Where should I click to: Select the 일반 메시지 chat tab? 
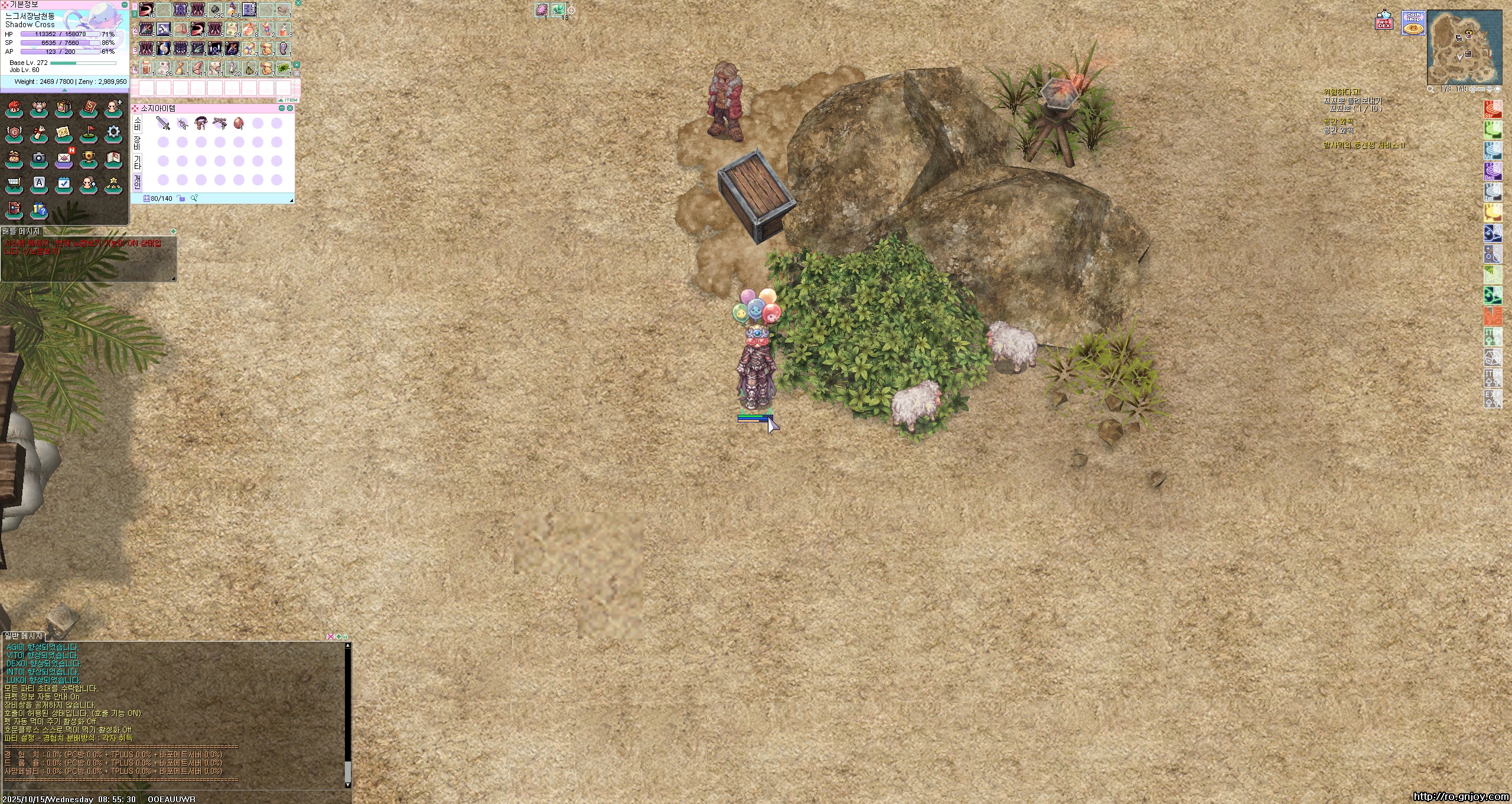pyautogui.click(x=24, y=636)
